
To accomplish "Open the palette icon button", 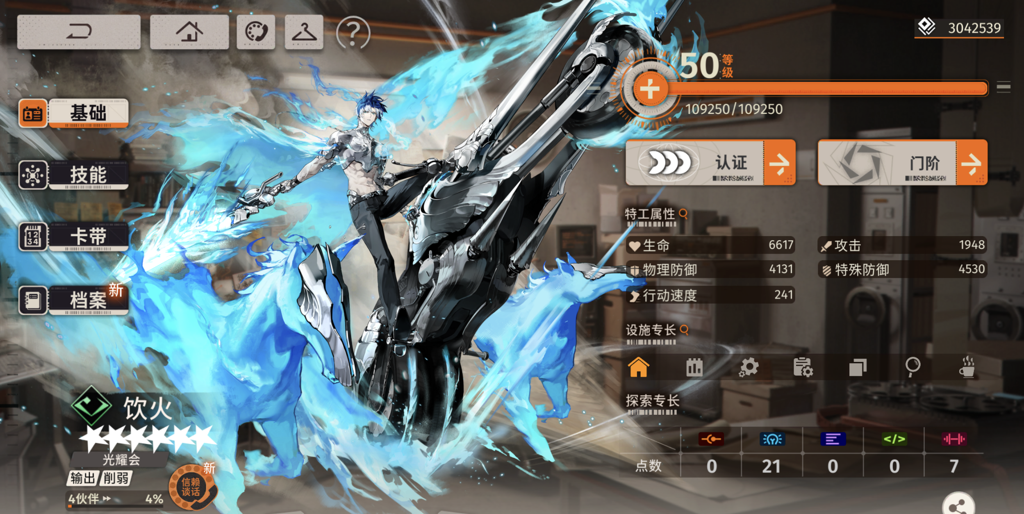I will pyautogui.click(x=255, y=32).
